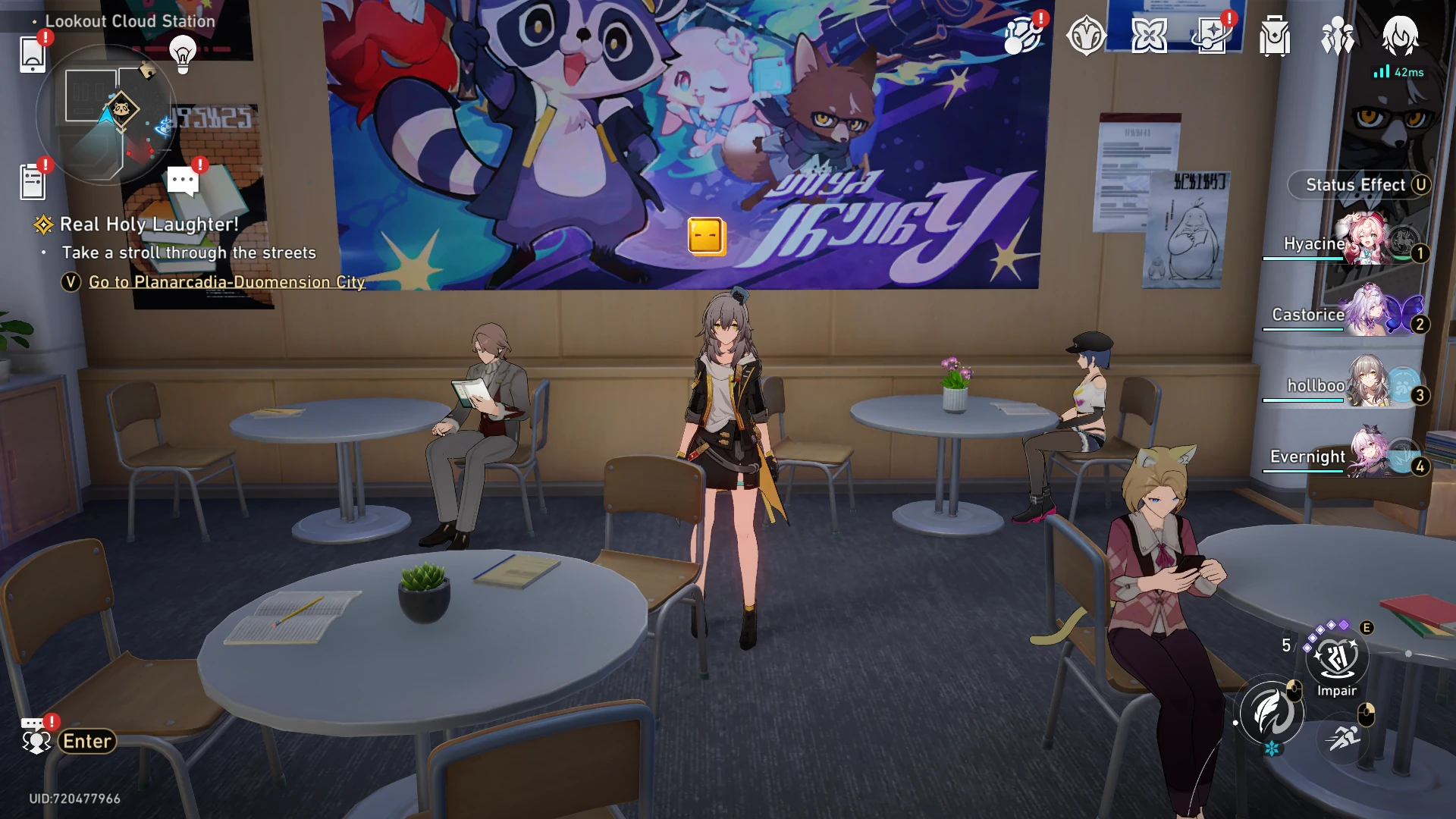
Task: Open the mission log clipboard icon
Action: pyautogui.click(x=33, y=182)
